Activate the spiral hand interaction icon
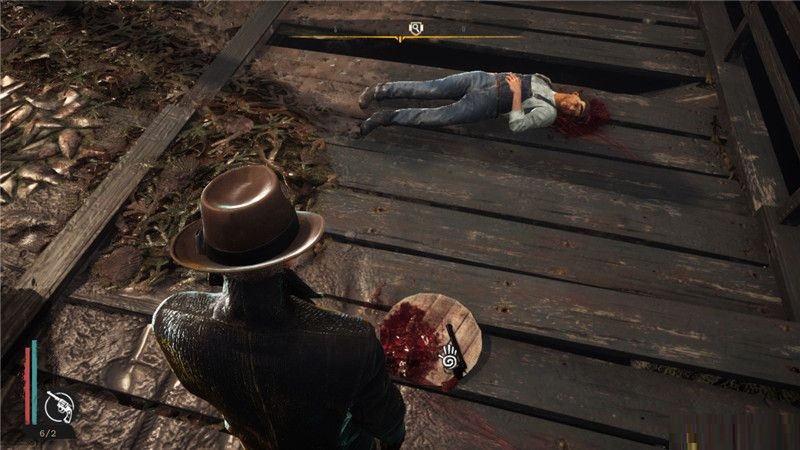 [449, 355]
